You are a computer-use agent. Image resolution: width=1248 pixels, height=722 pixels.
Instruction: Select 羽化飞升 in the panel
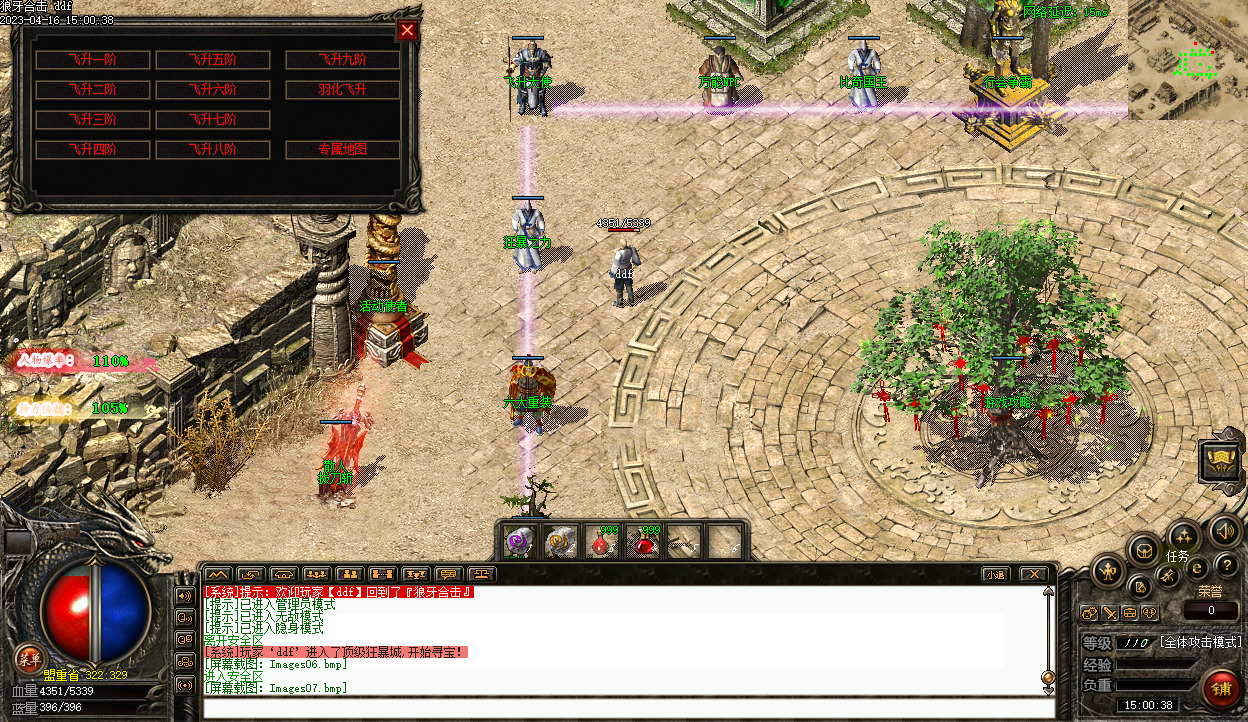(x=343, y=90)
